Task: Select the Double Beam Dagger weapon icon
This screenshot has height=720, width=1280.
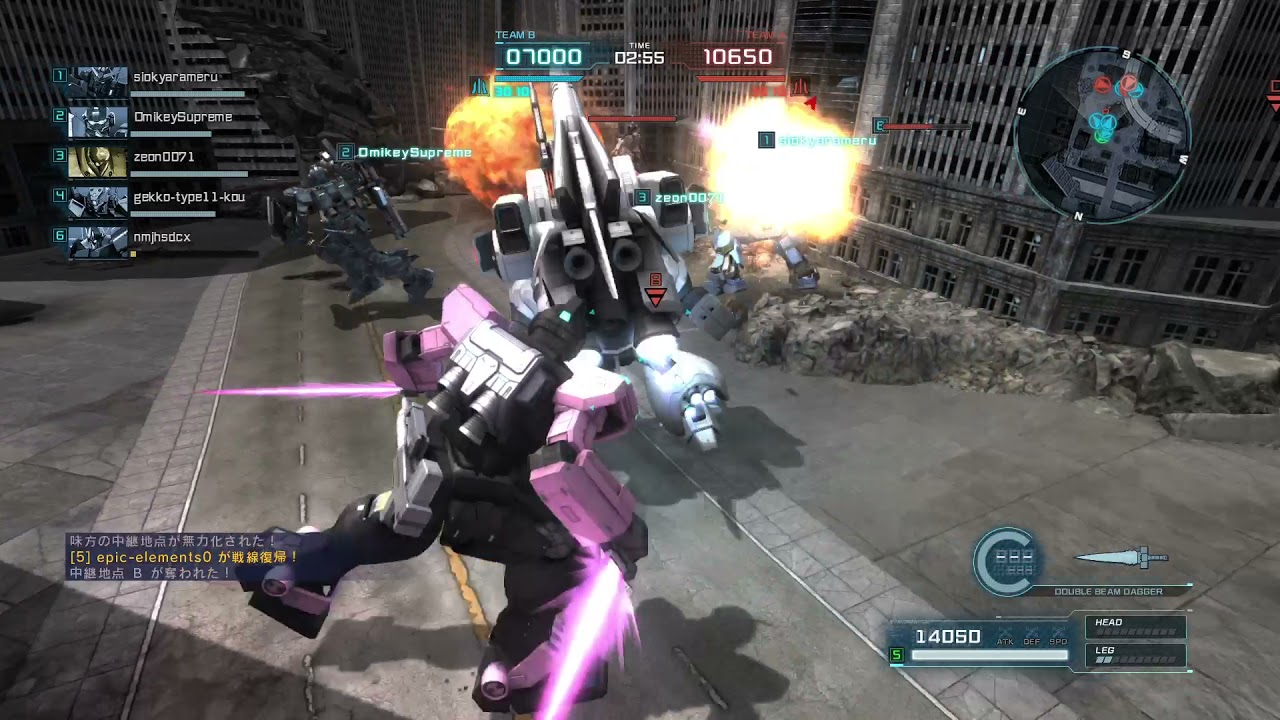Action: pos(1122,558)
